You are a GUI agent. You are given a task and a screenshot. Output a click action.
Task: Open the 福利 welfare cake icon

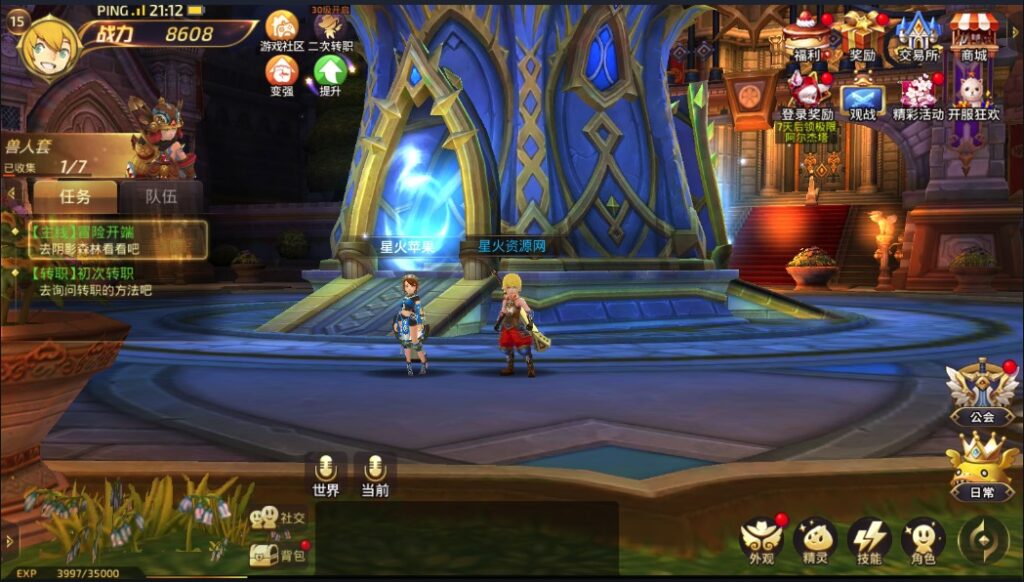tap(807, 33)
